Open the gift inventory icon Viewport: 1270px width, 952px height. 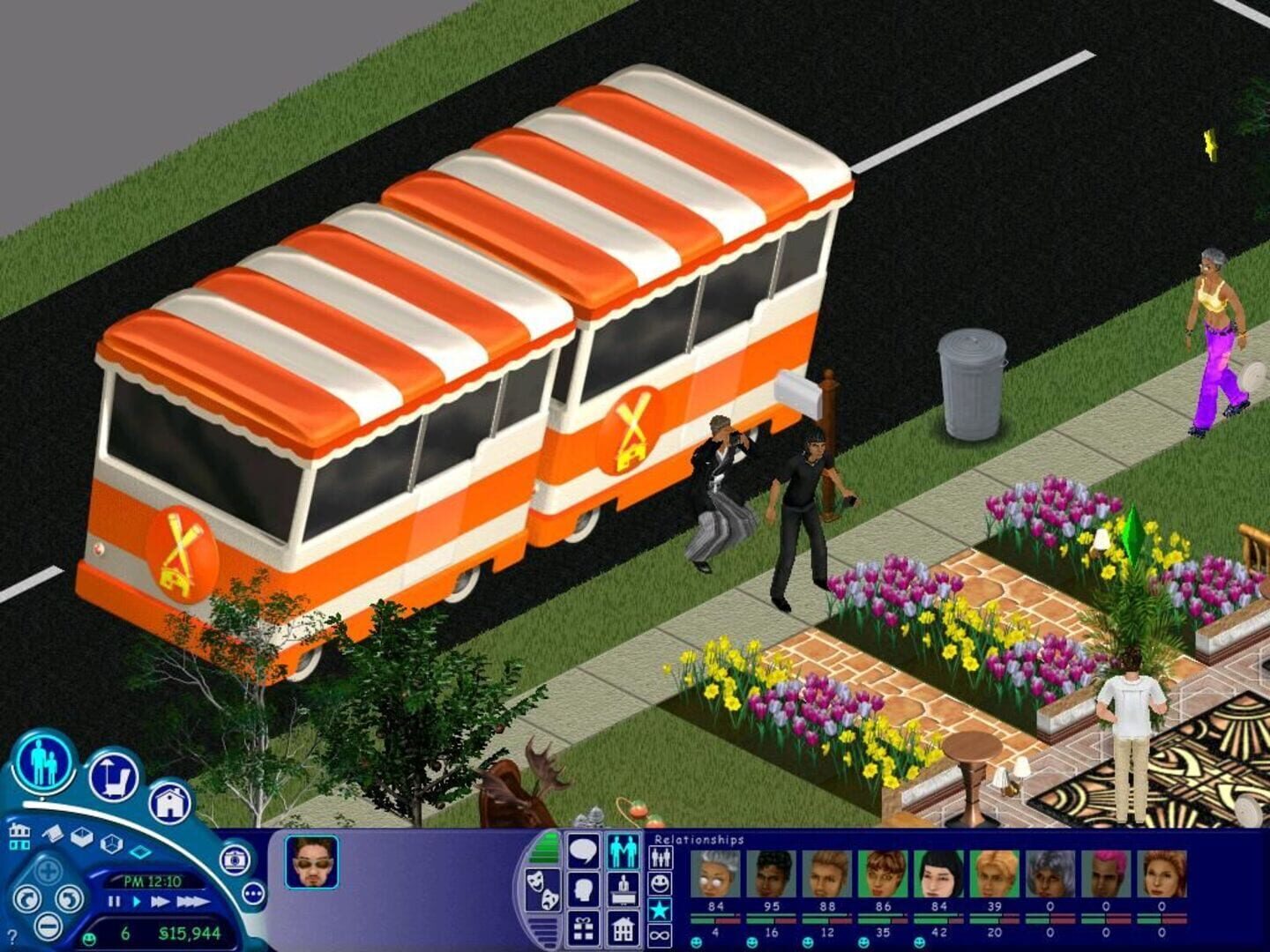click(582, 928)
